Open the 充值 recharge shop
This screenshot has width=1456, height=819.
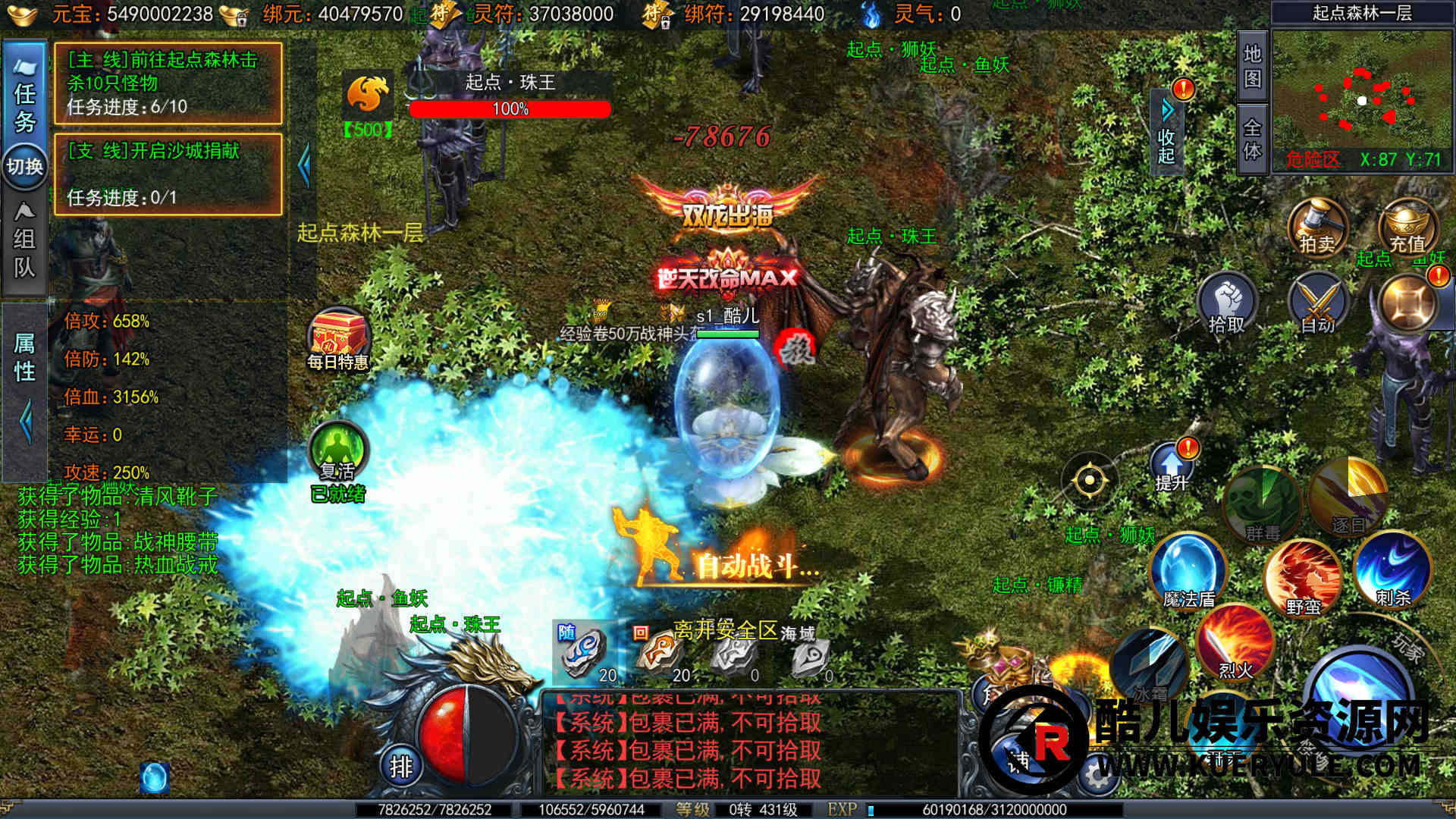(x=1407, y=226)
